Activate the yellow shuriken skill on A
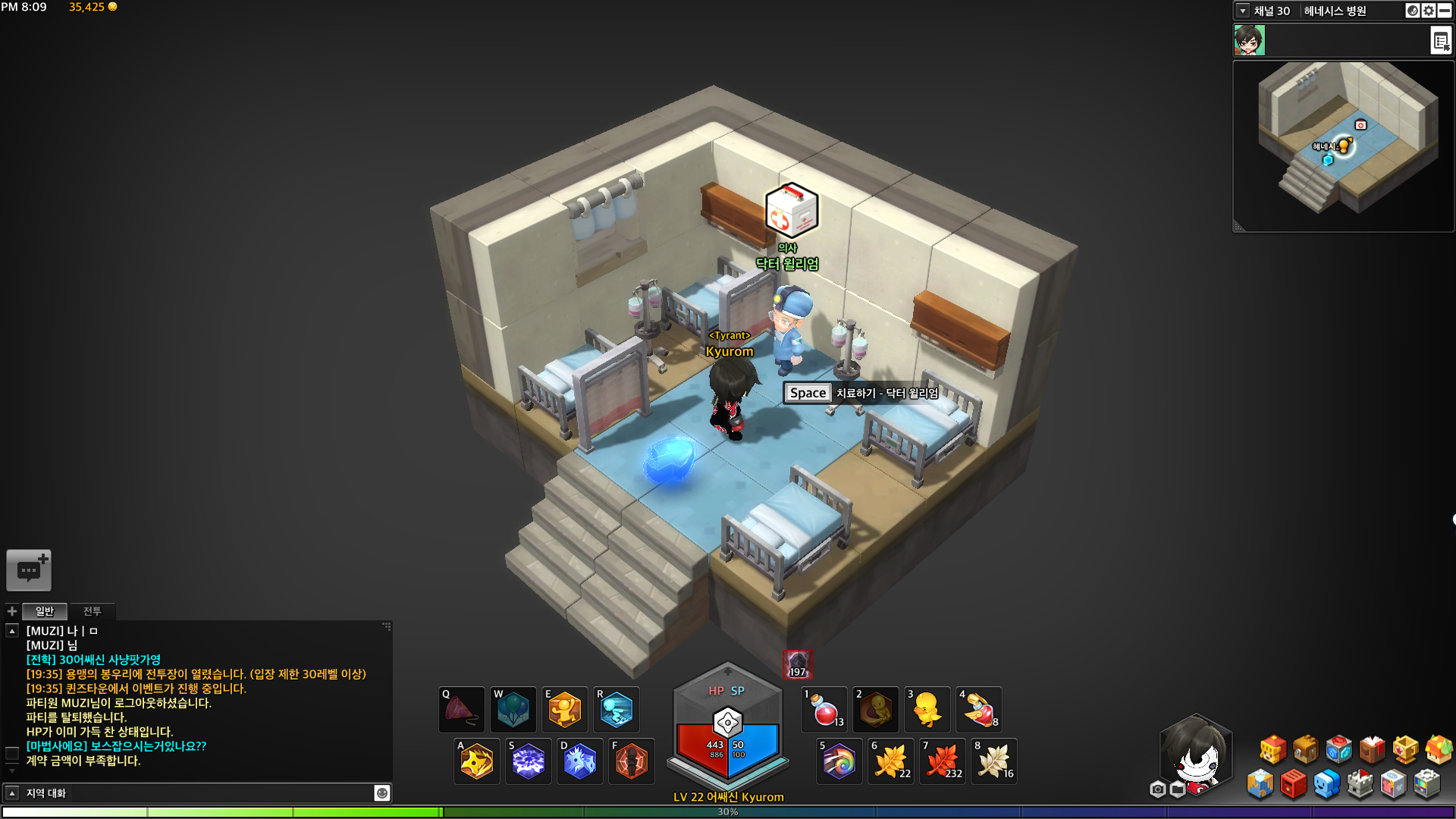Viewport: 1456px width, 819px height. point(477,761)
